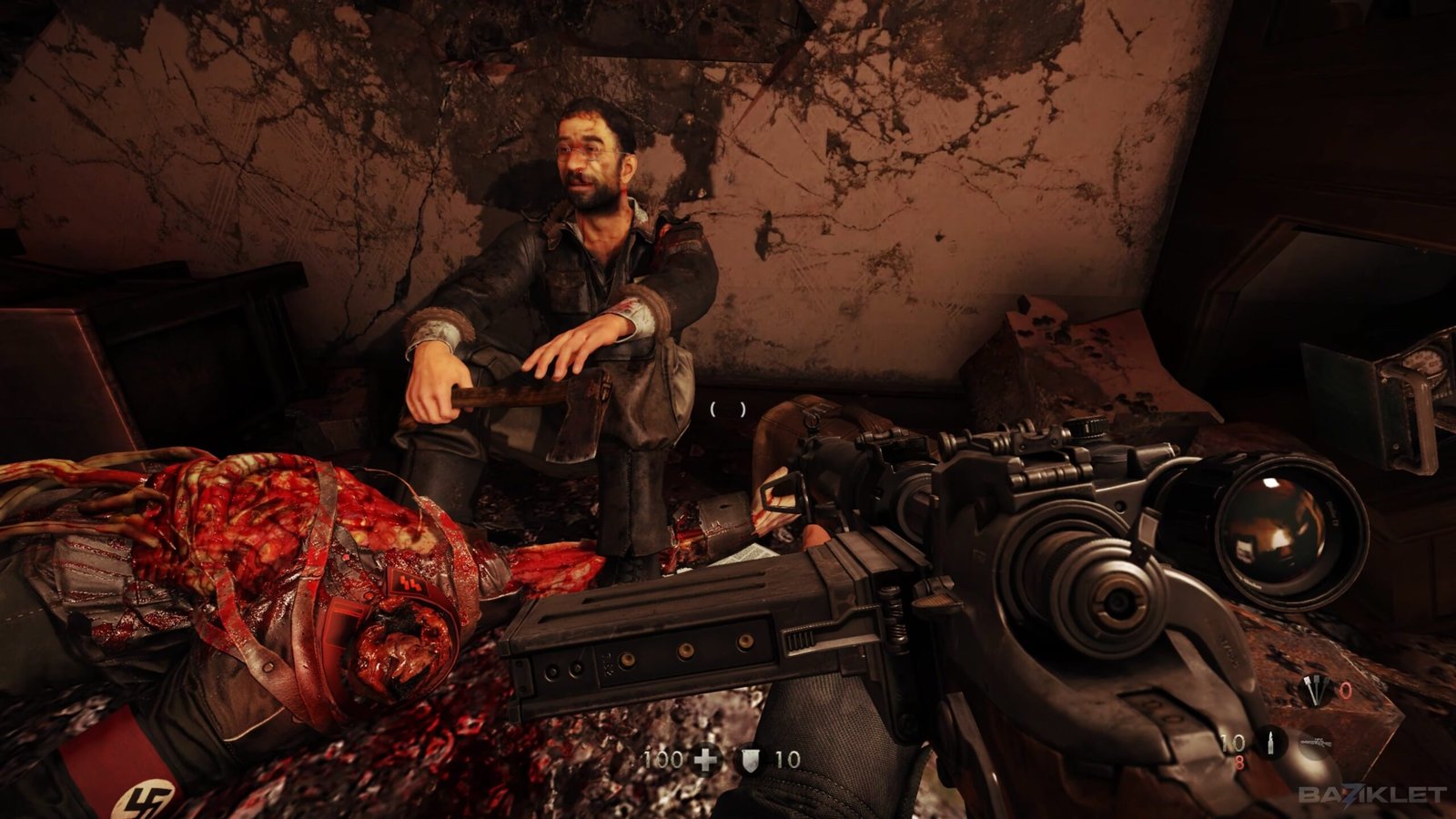Click the health cross icon
Image resolution: width=1456 pixels, height=819 pixels.
pyautogui.click(x=706, y=759)
